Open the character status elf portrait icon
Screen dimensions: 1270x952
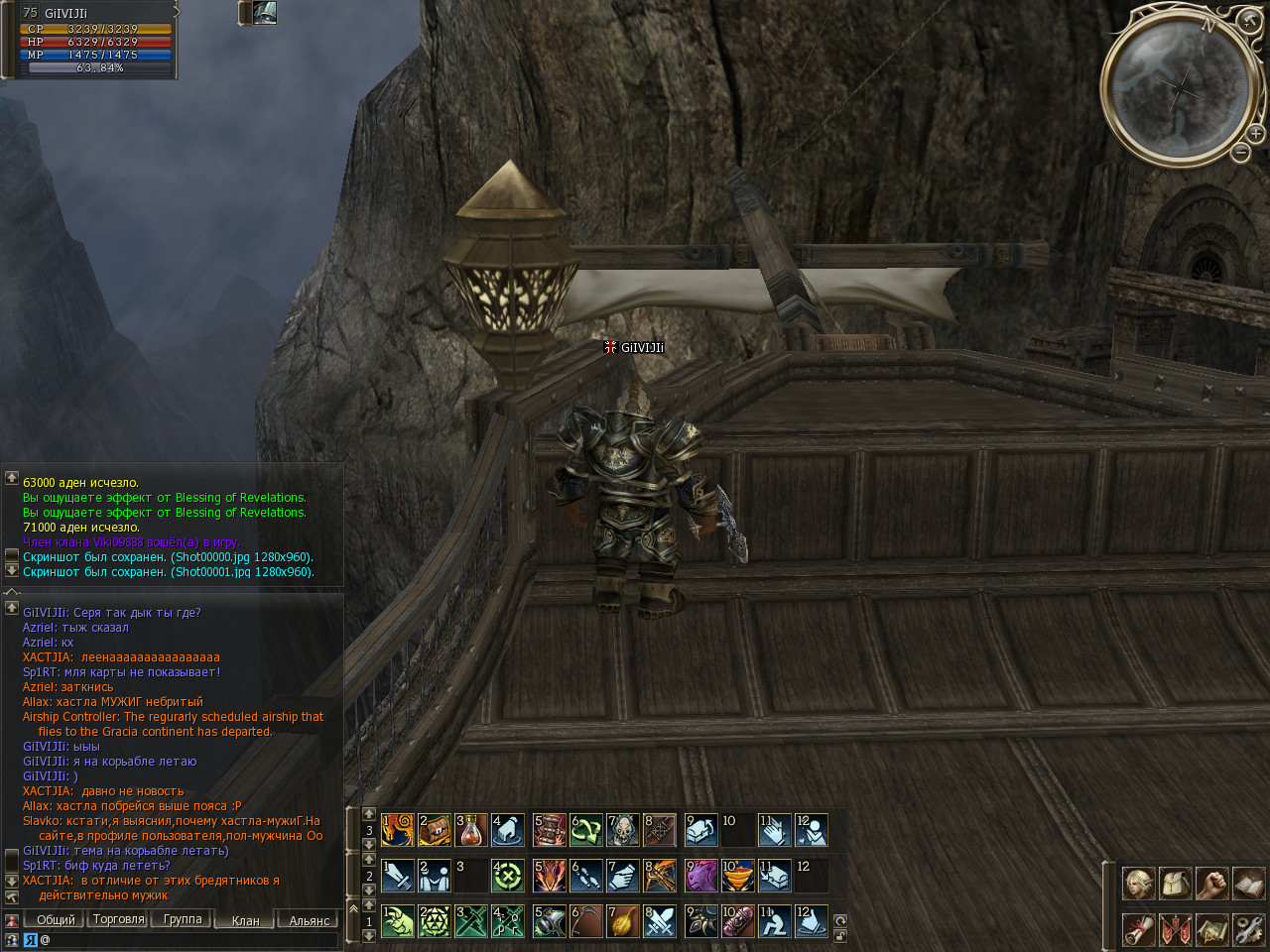click(1138, 883)
